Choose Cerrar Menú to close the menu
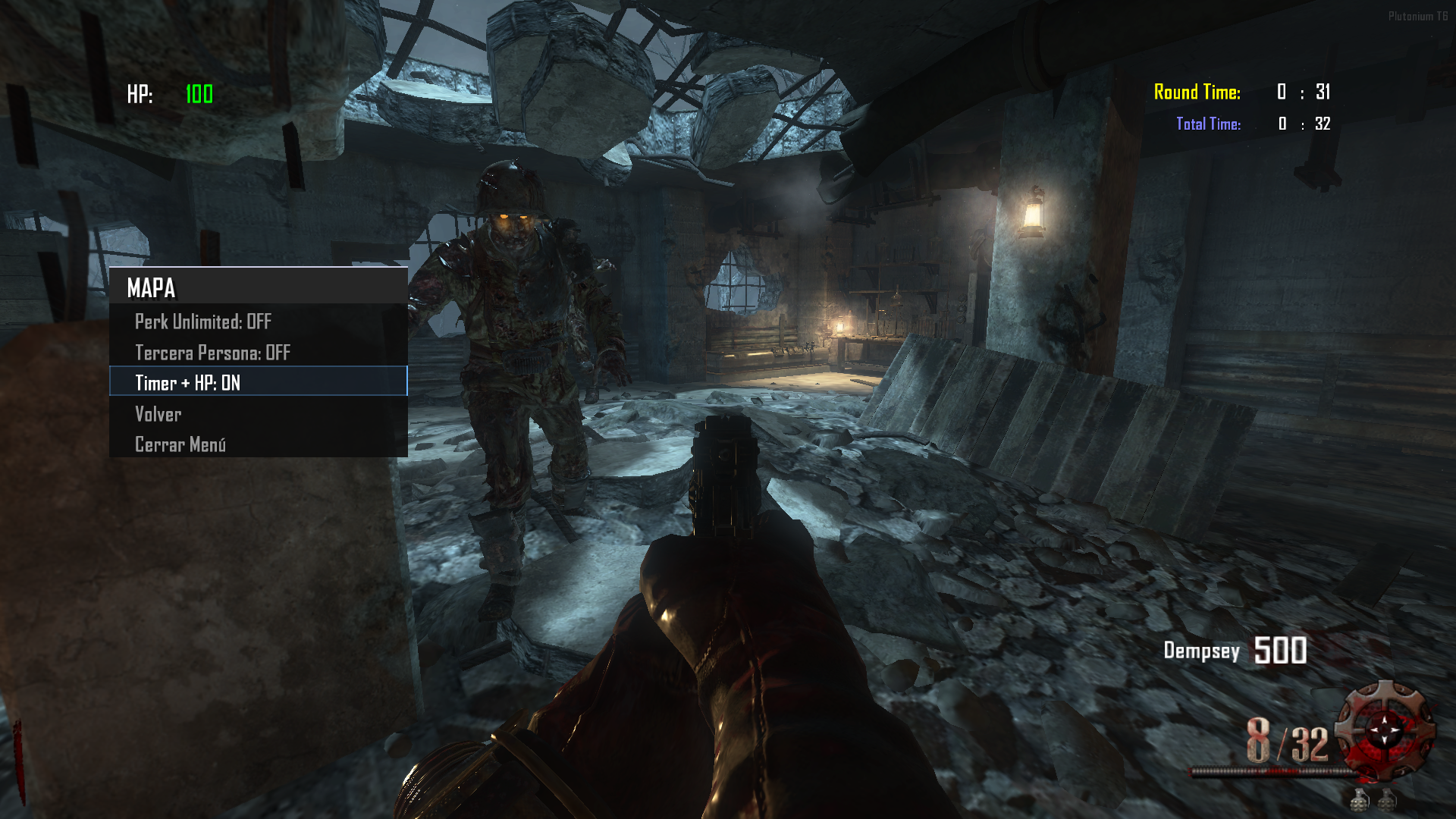Viewport: 1456px width, 819px height. (x=180, y=444)
